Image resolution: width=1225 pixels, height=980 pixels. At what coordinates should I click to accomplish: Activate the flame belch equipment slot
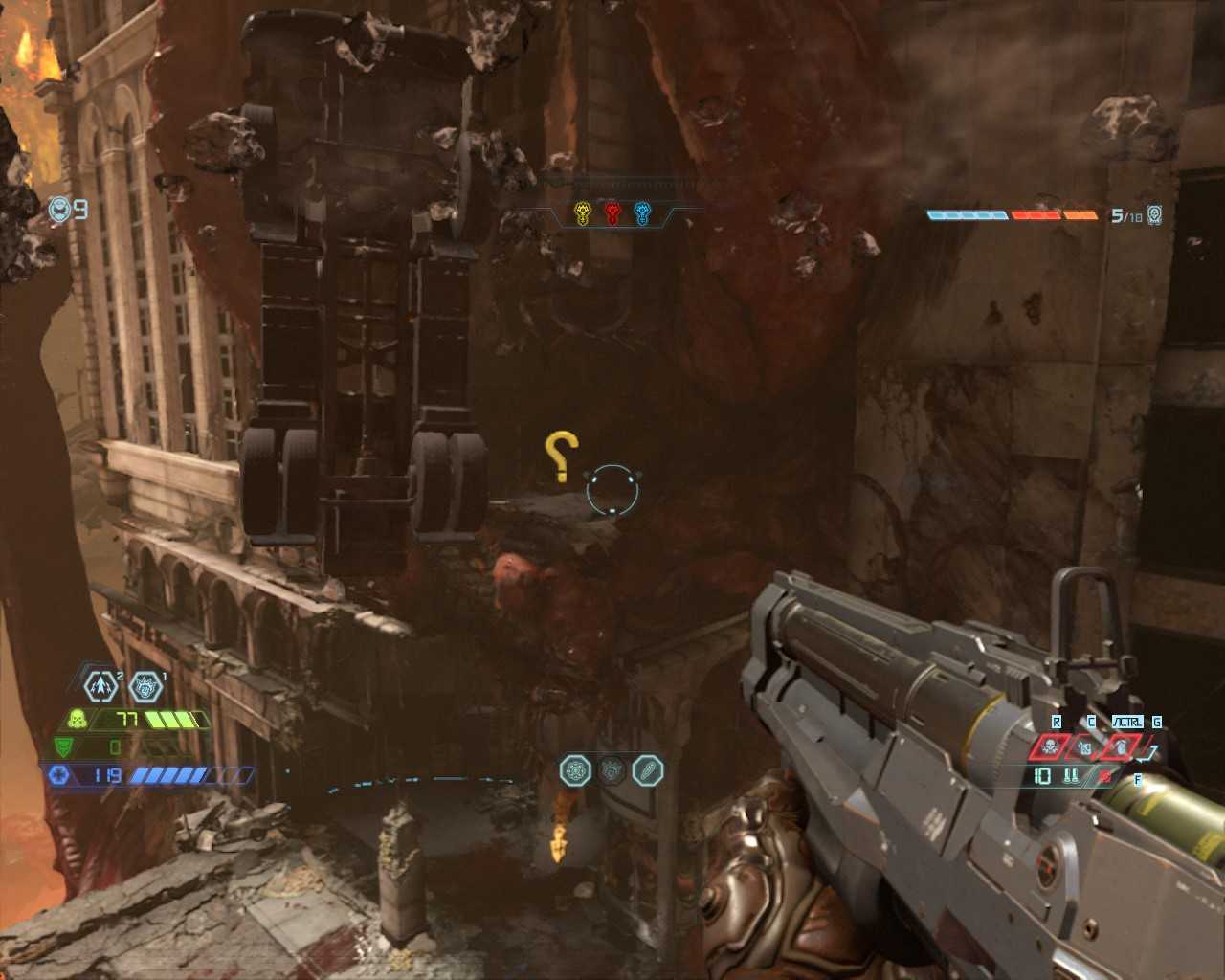pyautogui.click(x=1120, y=746)
